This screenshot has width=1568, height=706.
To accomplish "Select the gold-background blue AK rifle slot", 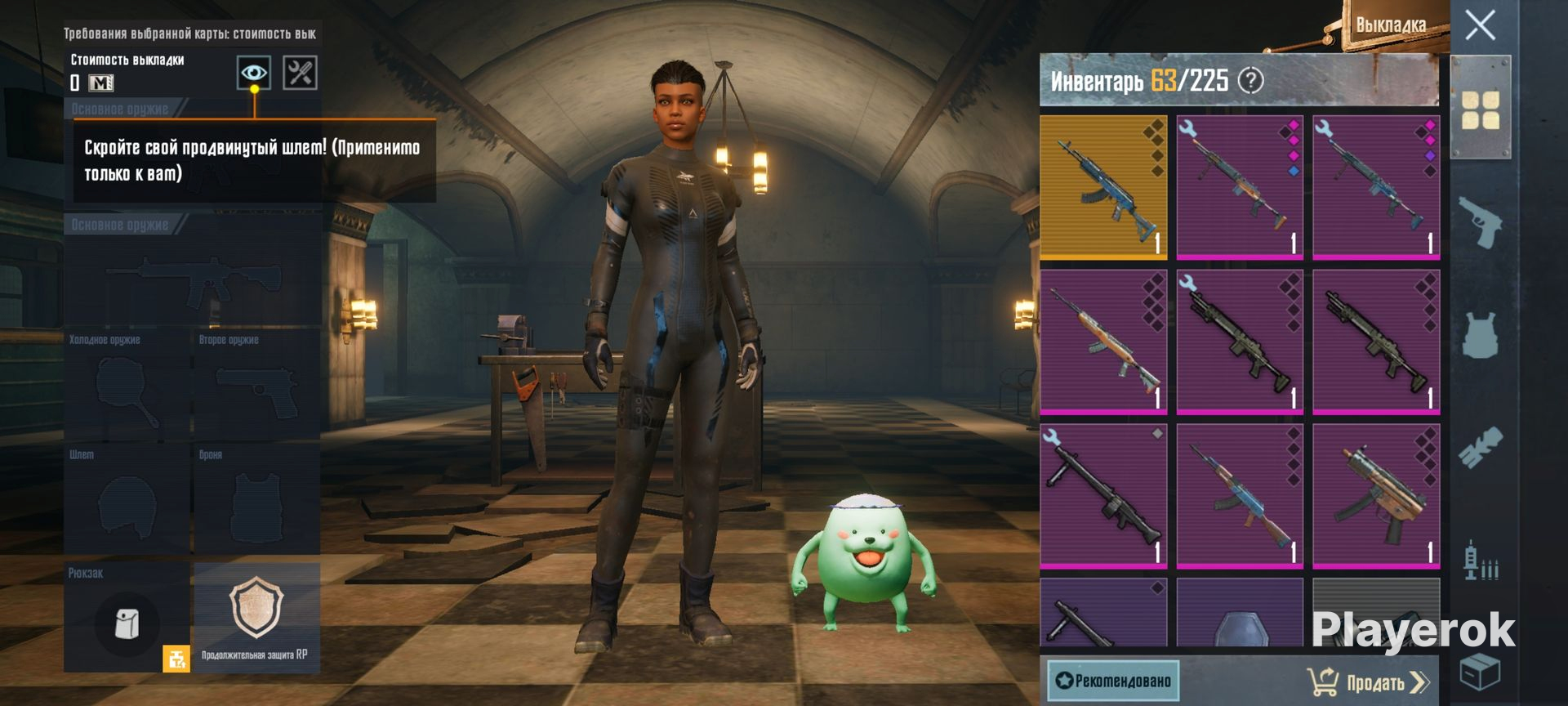I will [x=1103, y=187].
